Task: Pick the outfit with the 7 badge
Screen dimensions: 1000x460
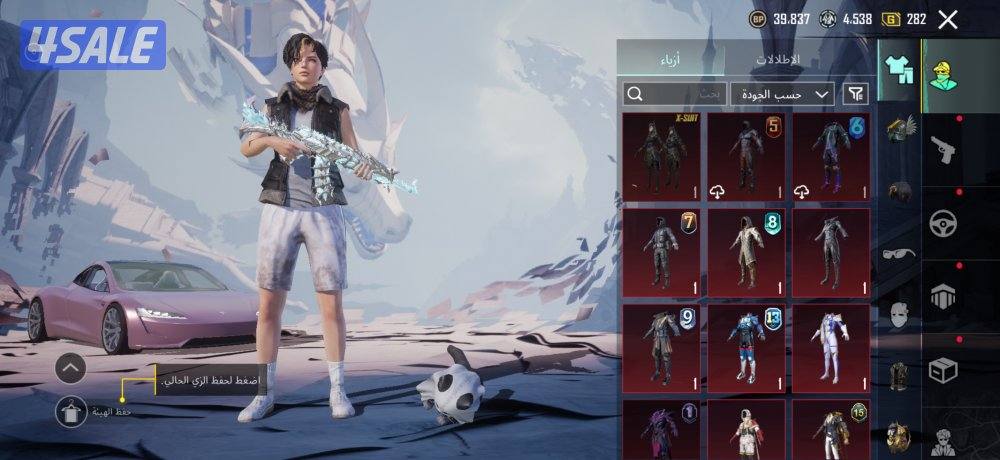Action: coord(661,252)
